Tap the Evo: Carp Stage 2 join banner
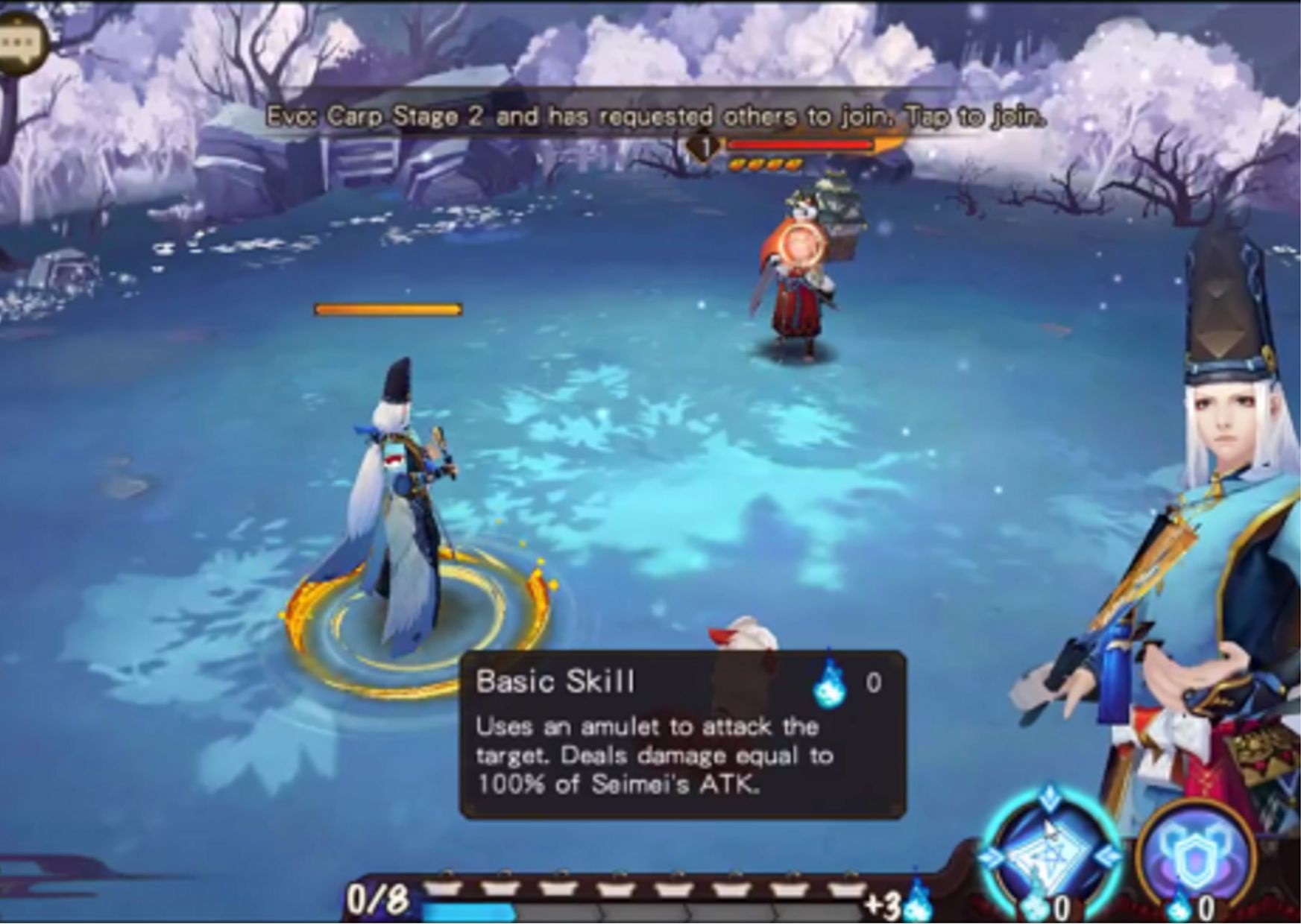Viewport: 1301px width, 924px height. pyautogui.click(x=655, y=117)
